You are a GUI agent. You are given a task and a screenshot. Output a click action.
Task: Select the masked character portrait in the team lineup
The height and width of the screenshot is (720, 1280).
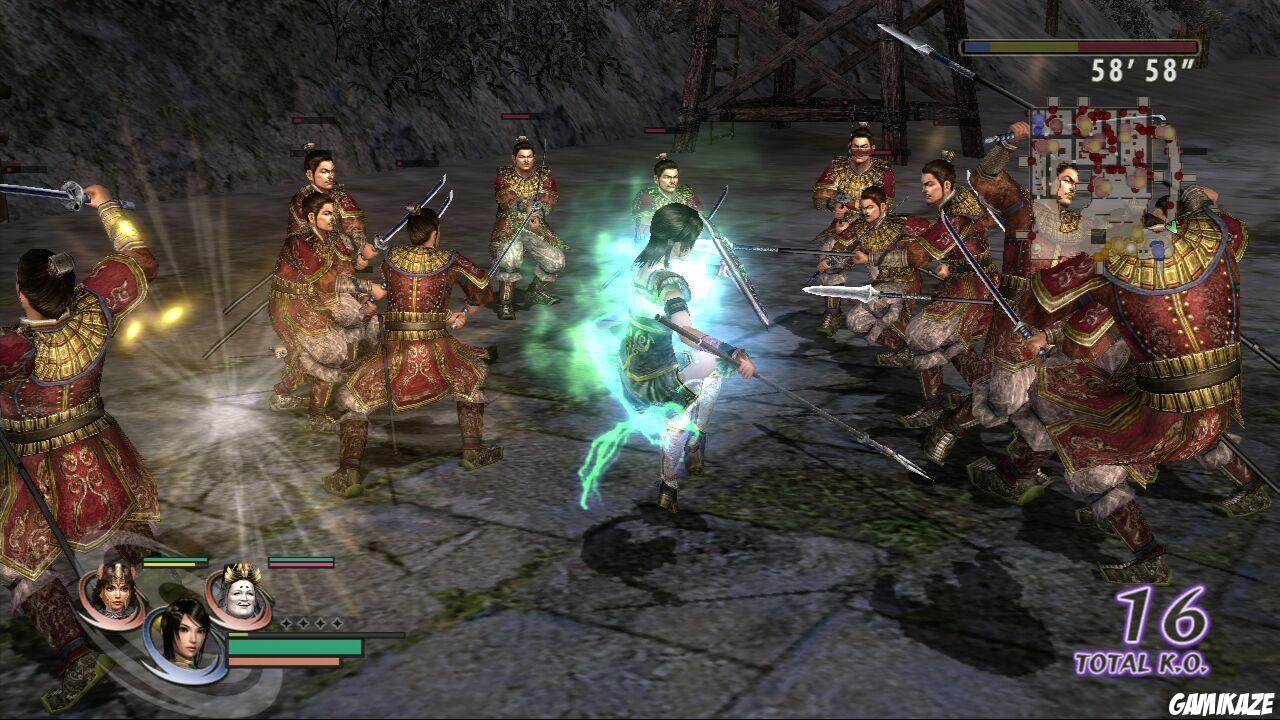240,595
